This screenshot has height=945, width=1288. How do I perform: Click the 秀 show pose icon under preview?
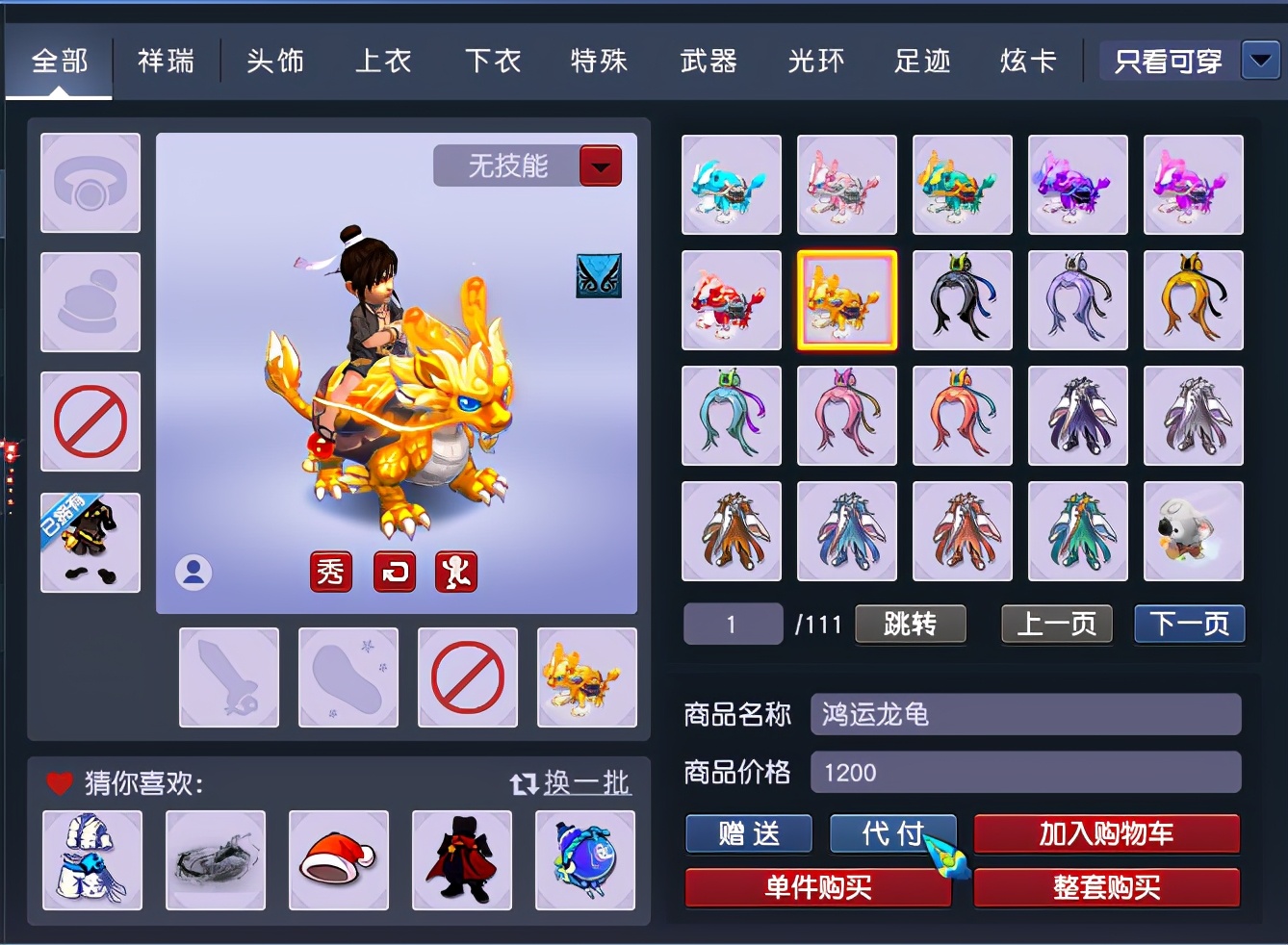(331, 571)
